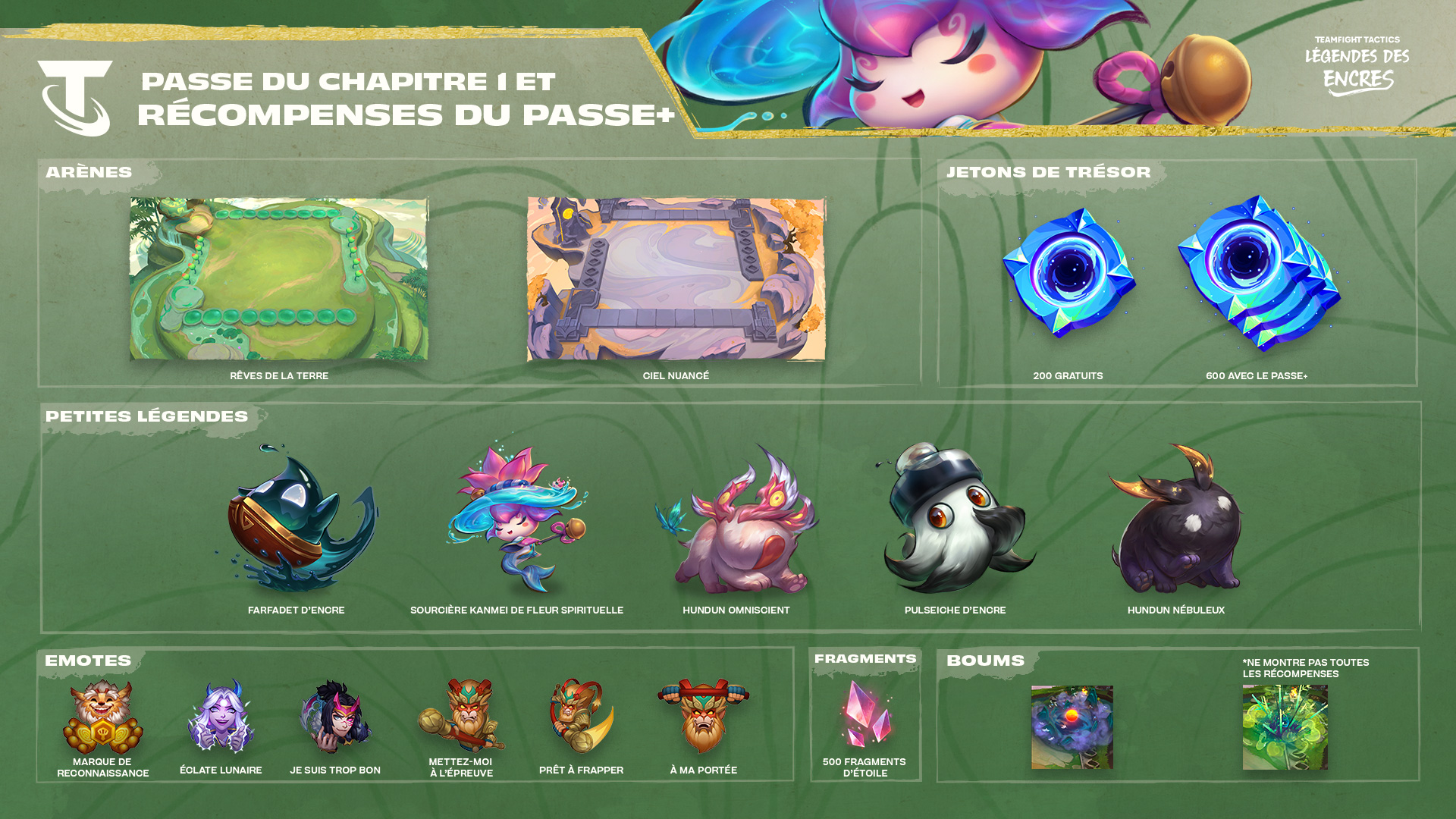Image resolution: width=1456 pixels, height=819 pixels.
Task: Open the dark orb boum preview
Action: (1072, 727)
